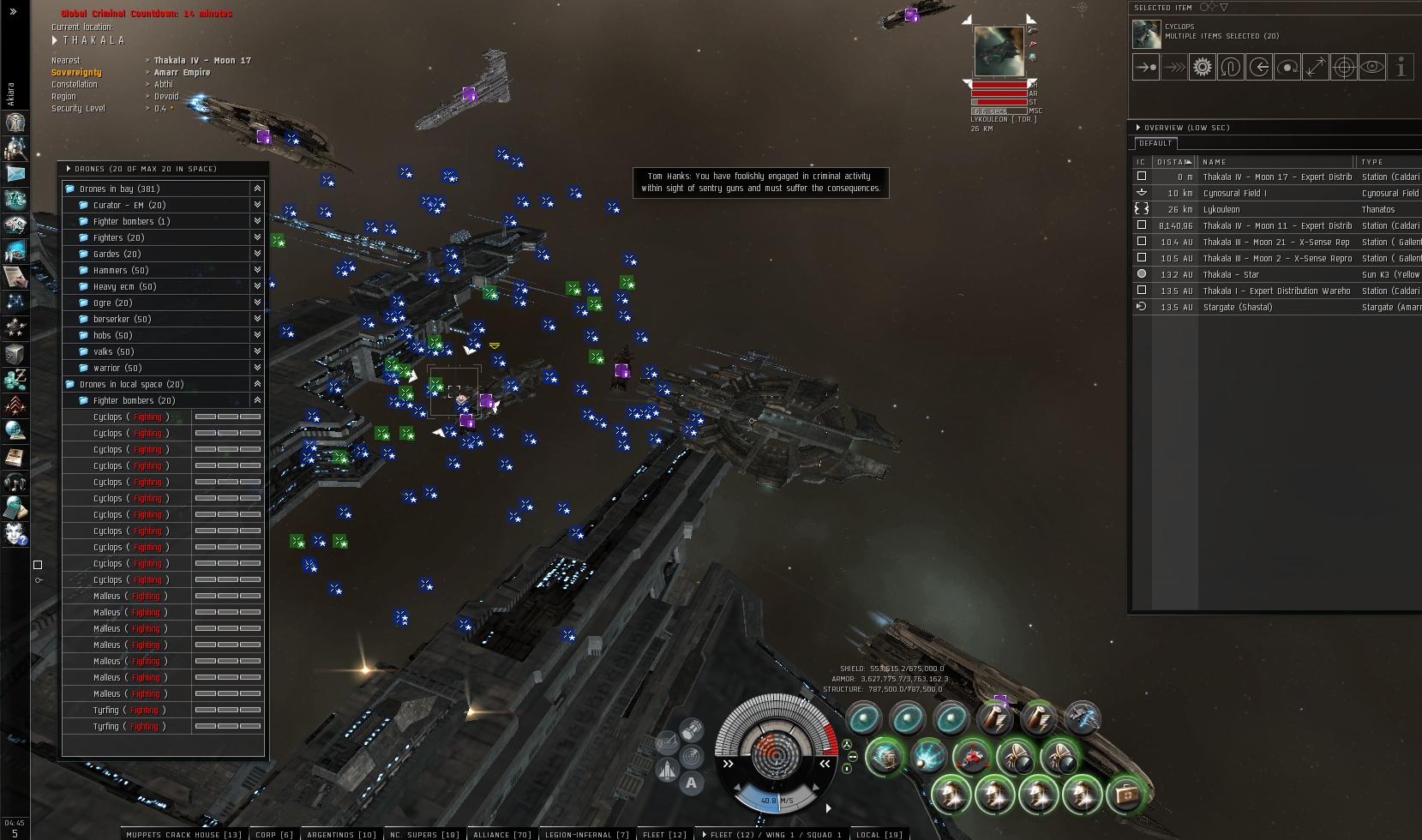Switch to Local [19] chat channel

pos(879,834)
